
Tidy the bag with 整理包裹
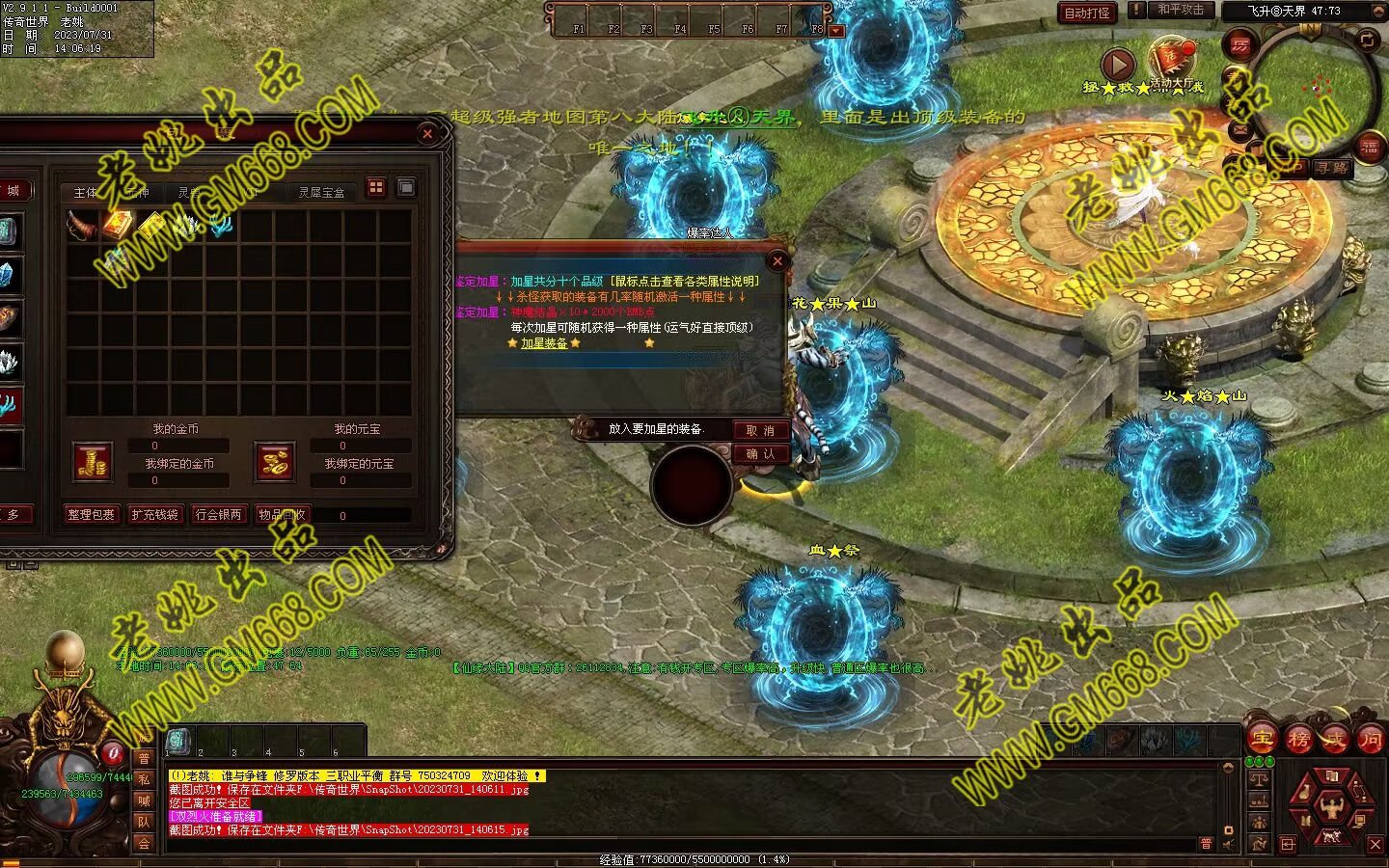(91, 515)
